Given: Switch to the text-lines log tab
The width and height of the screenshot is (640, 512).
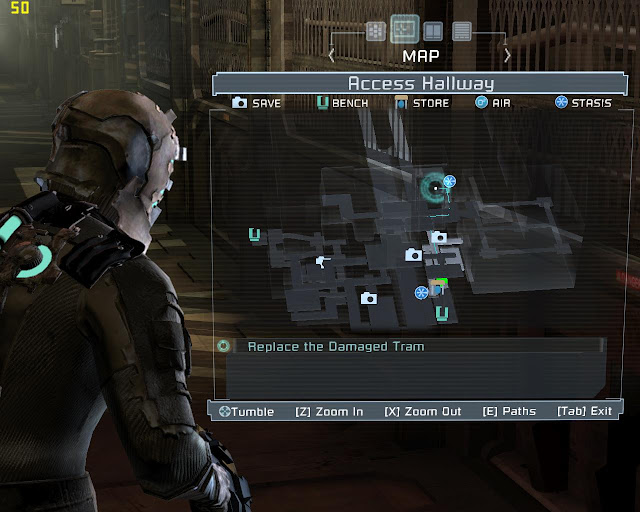Looking at the screenshot, I should click(x=462, y=31).
